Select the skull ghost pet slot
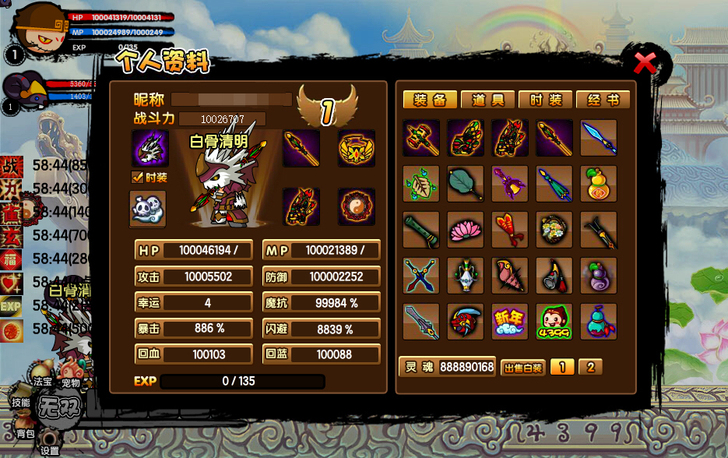 150,148
